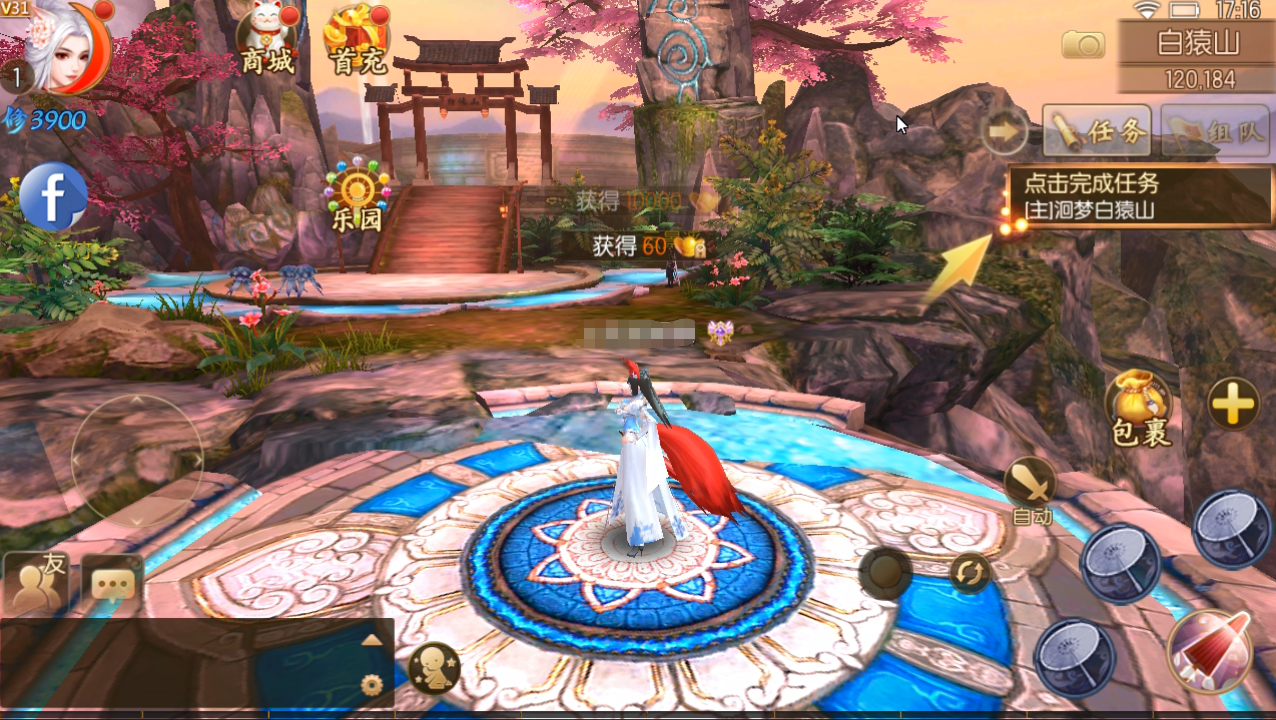This screenshot has width=1276, height=720.
Task: Open the 友 friends list button
Action: click(36, 583)
